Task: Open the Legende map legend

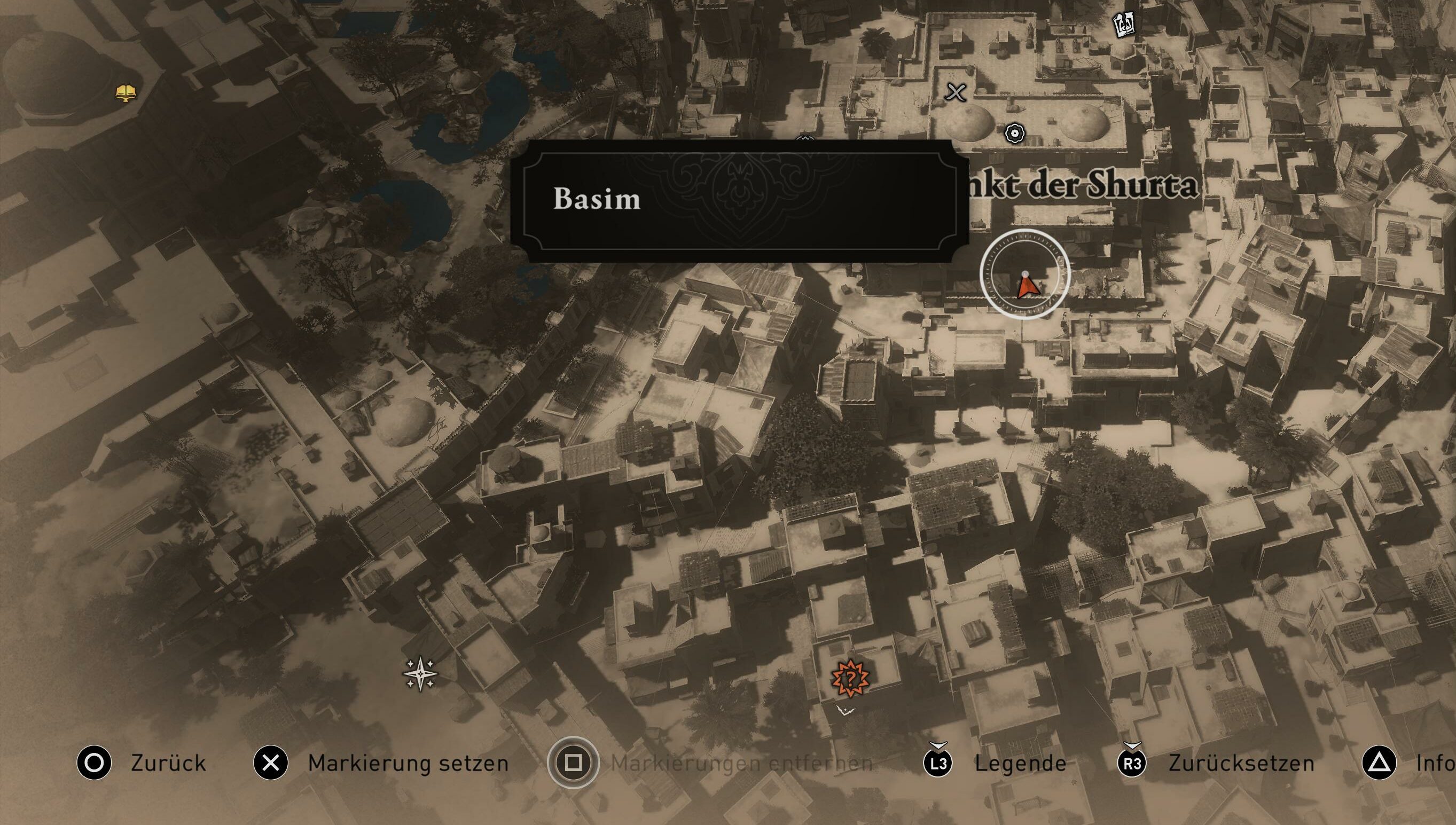Action: 1020,763
